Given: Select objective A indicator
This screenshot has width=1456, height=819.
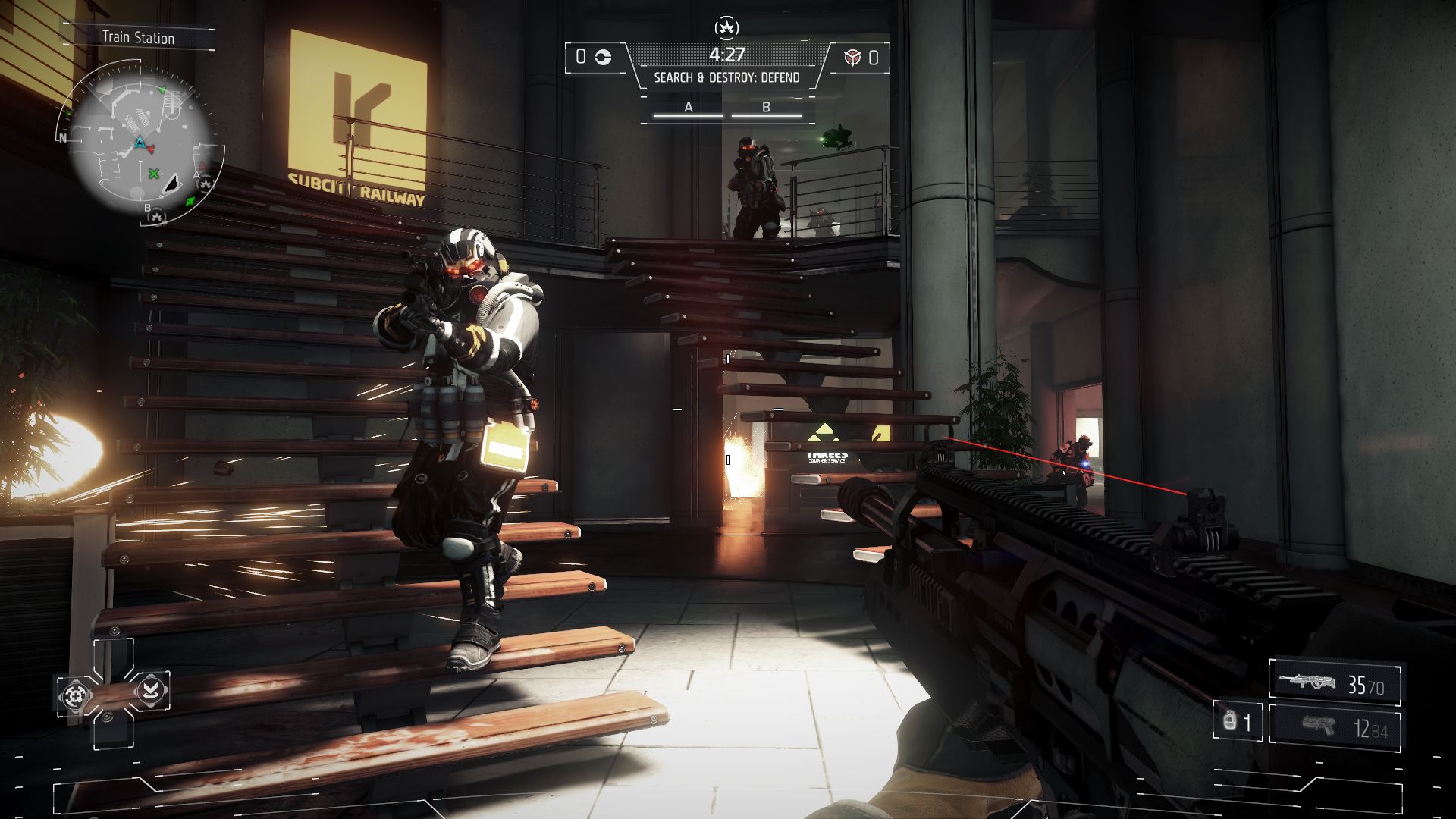Looking at the screenshot, I should 689,109.
